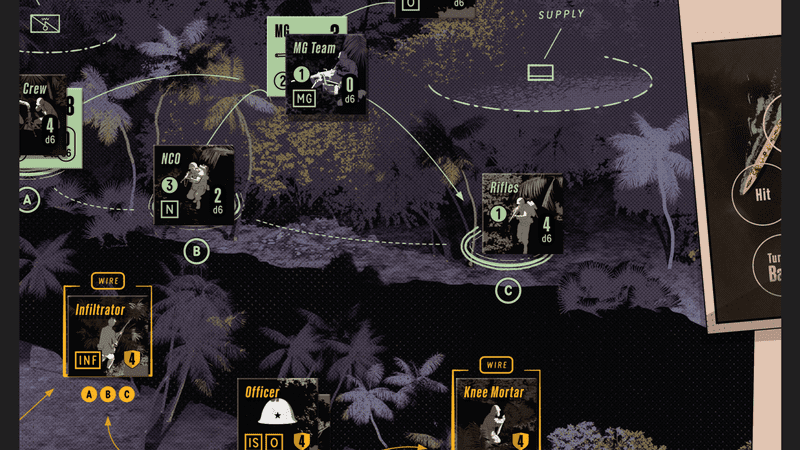Pick the Infiltrator enemy card
The height and width of the screenshot is (450, 800).
tap(108, 334)
